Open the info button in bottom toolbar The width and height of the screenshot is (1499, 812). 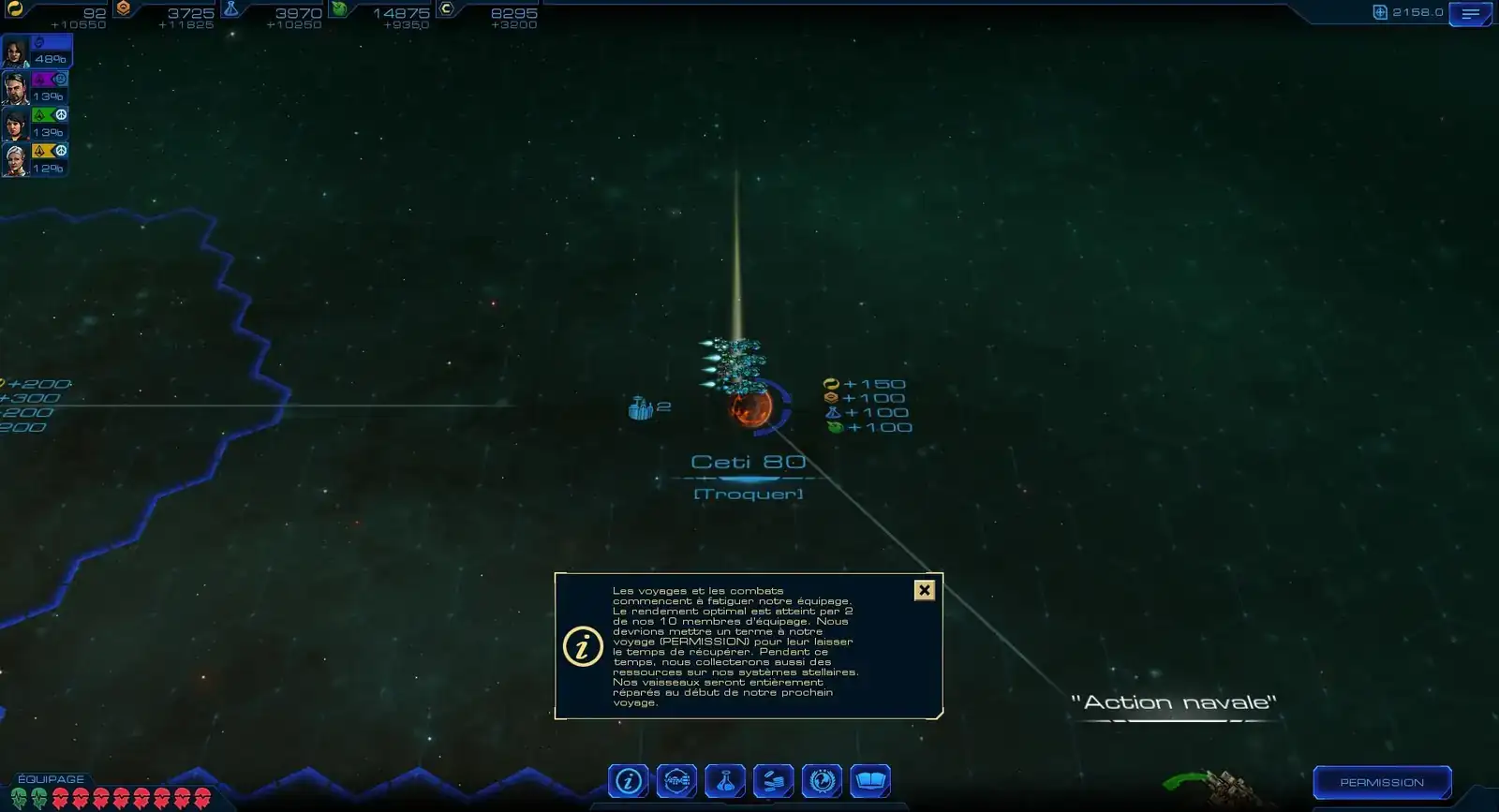628,781
